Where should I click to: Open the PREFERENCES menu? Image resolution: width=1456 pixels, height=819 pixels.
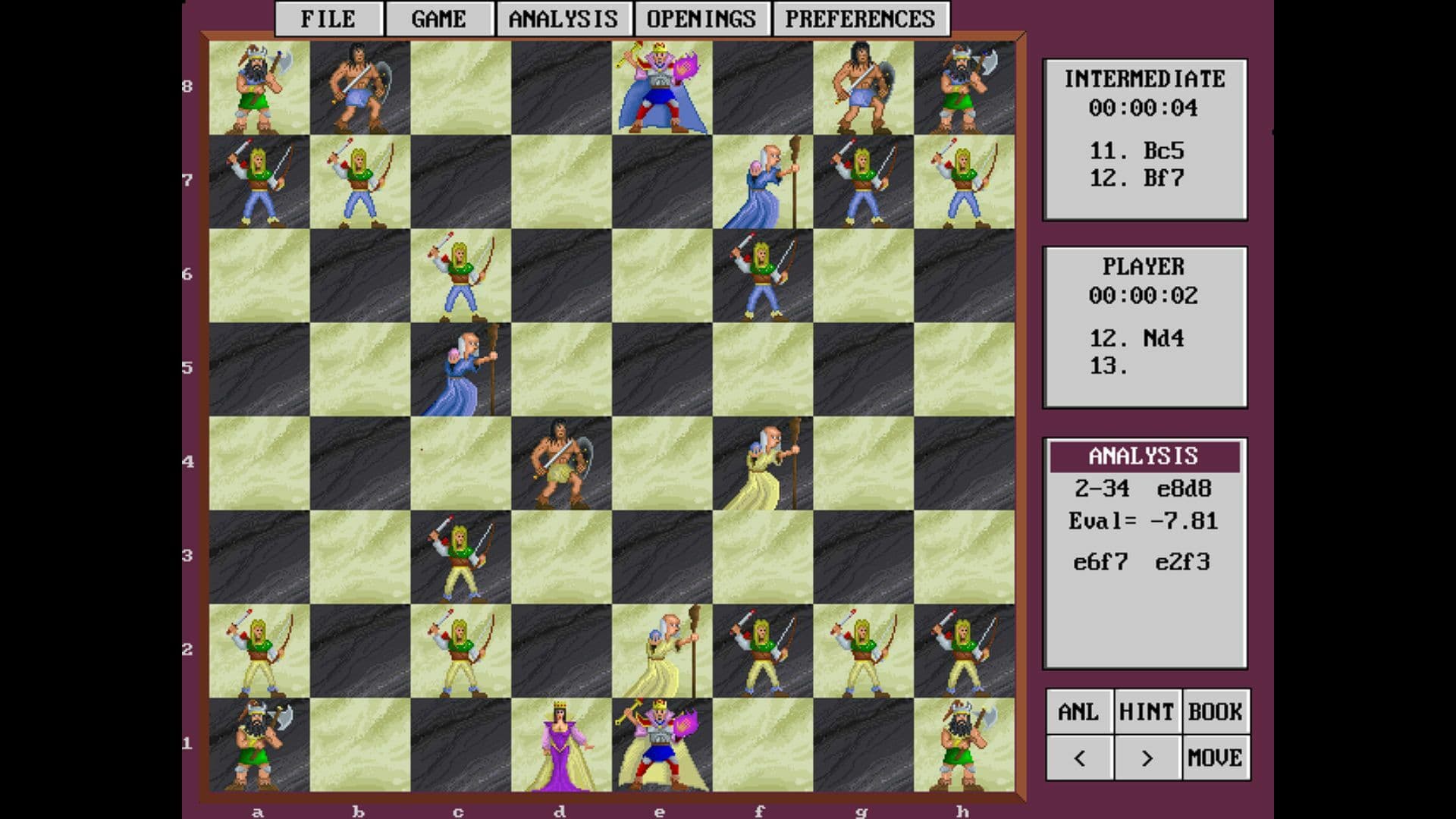pyautogui.click(x=861, y=18)
